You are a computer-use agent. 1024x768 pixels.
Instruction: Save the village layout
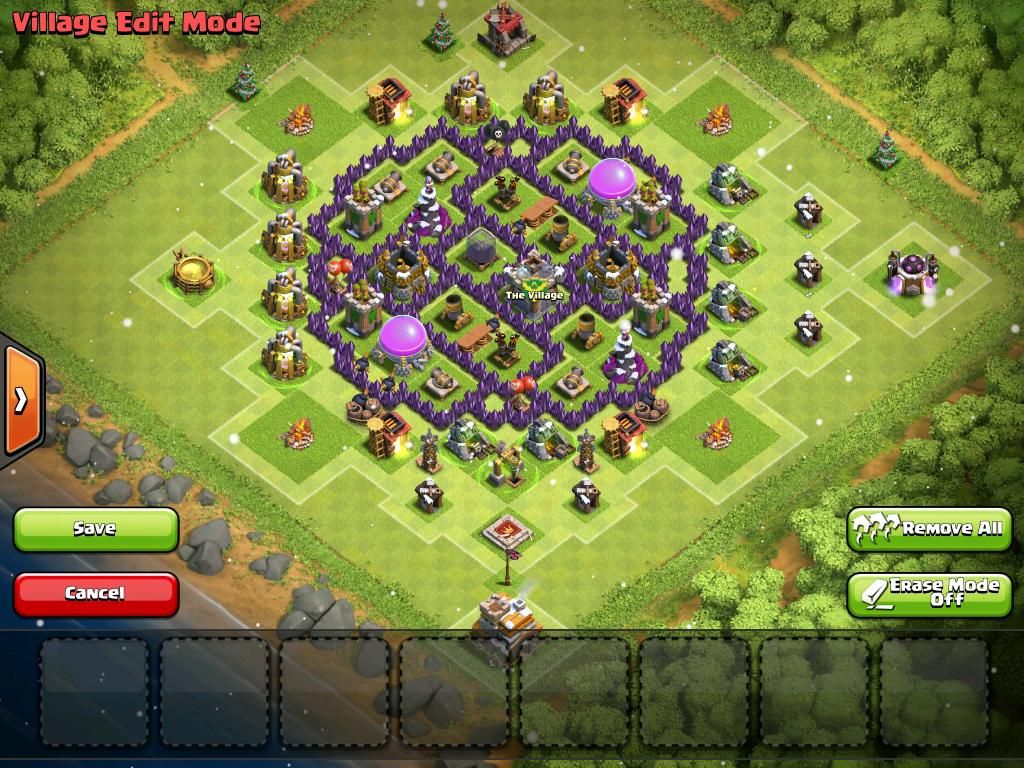coord(95,529)
